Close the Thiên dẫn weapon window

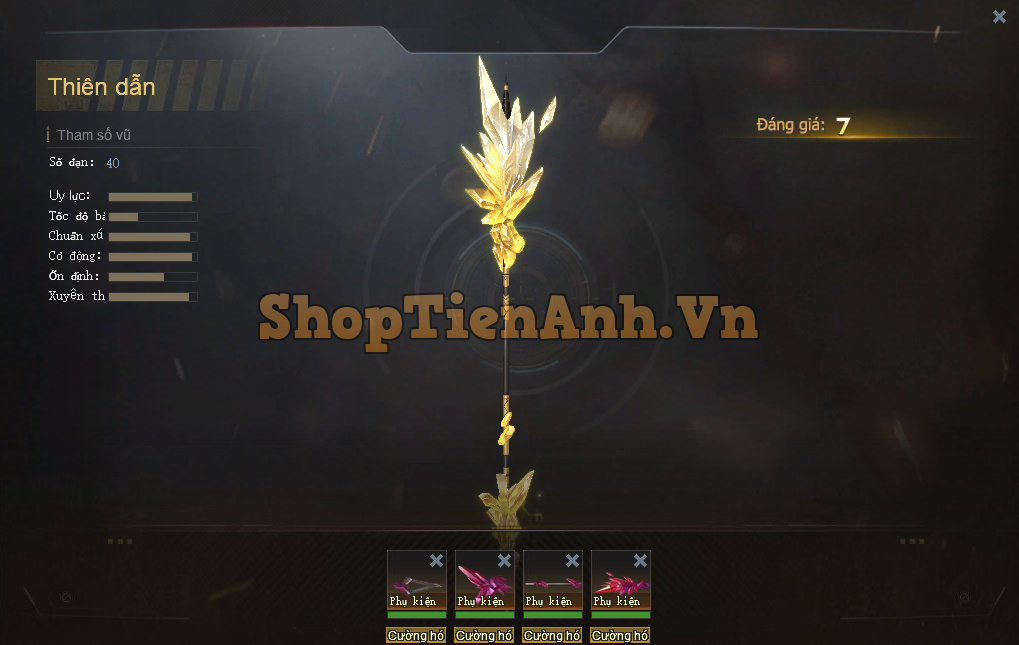point(999,16)
